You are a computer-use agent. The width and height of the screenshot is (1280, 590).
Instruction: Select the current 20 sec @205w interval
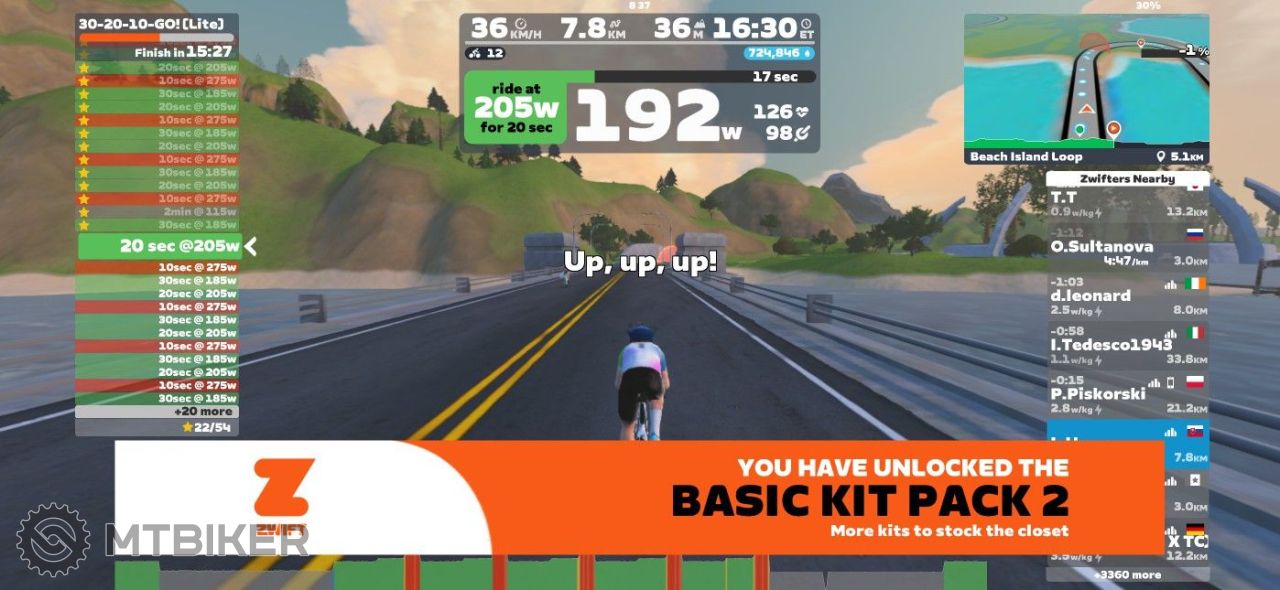(158, 246)
